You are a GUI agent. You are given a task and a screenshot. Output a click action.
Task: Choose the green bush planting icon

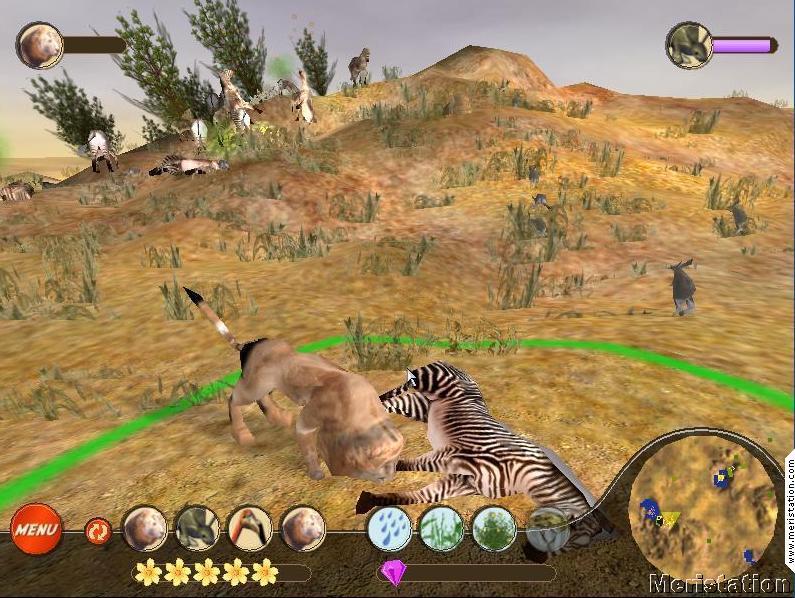[493, 528]
